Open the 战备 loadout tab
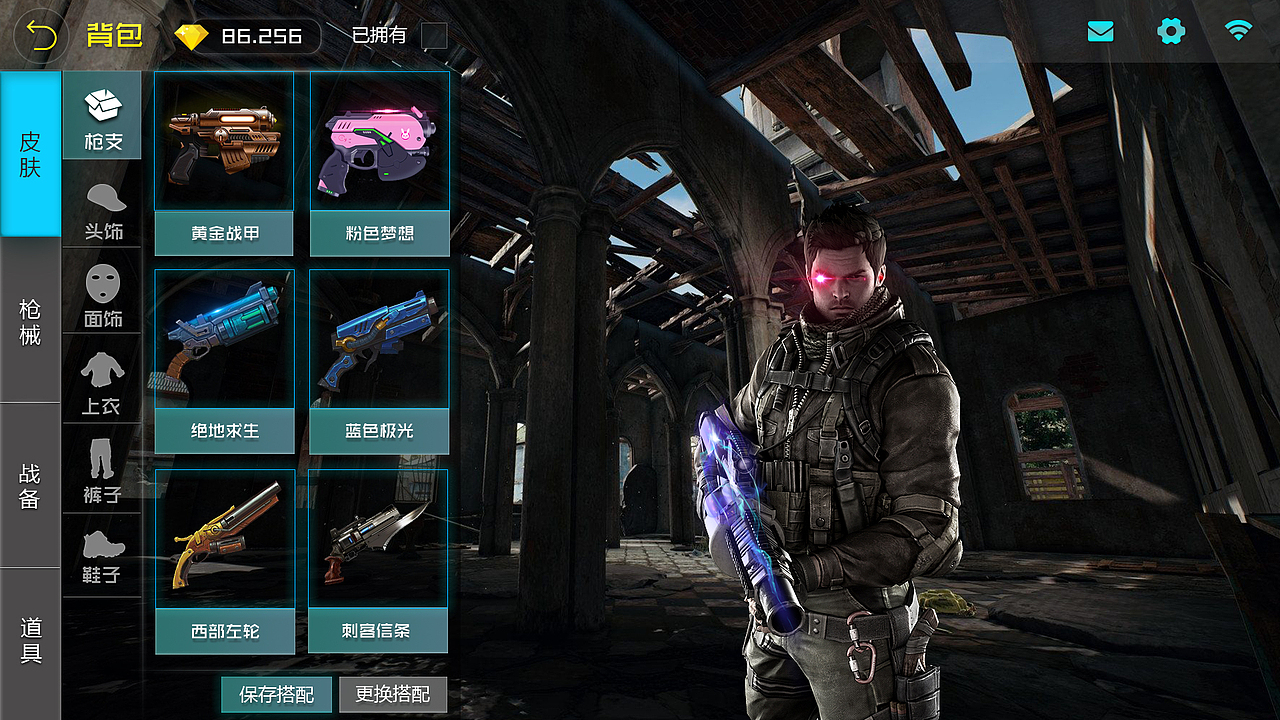1280x720 pixels. pyautogui.click(x=30, y=486)
